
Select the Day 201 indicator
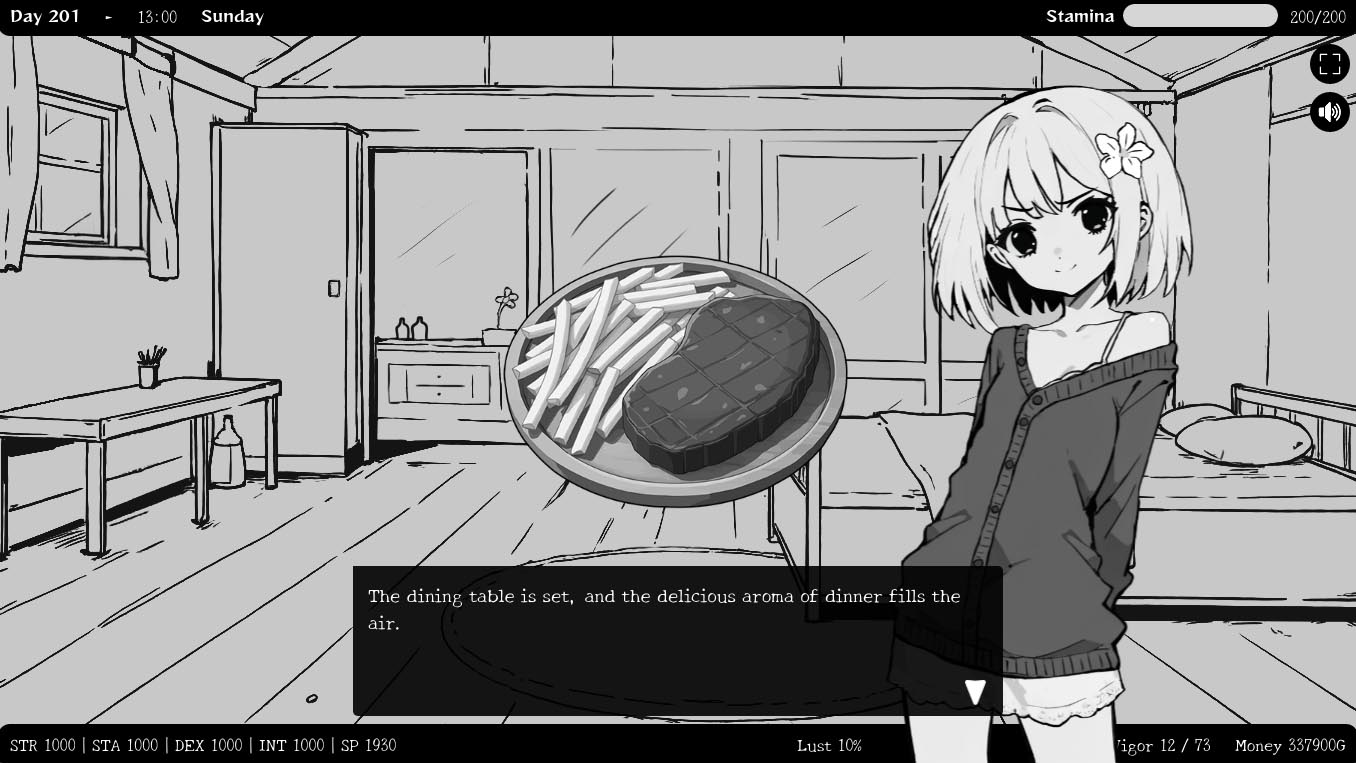(x=45, y=16)
